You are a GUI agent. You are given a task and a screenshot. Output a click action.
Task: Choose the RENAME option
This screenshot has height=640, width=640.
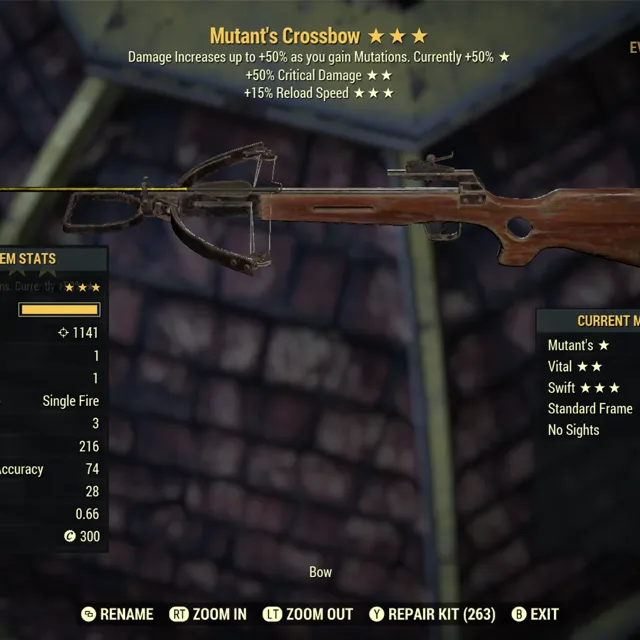[118, 614]
